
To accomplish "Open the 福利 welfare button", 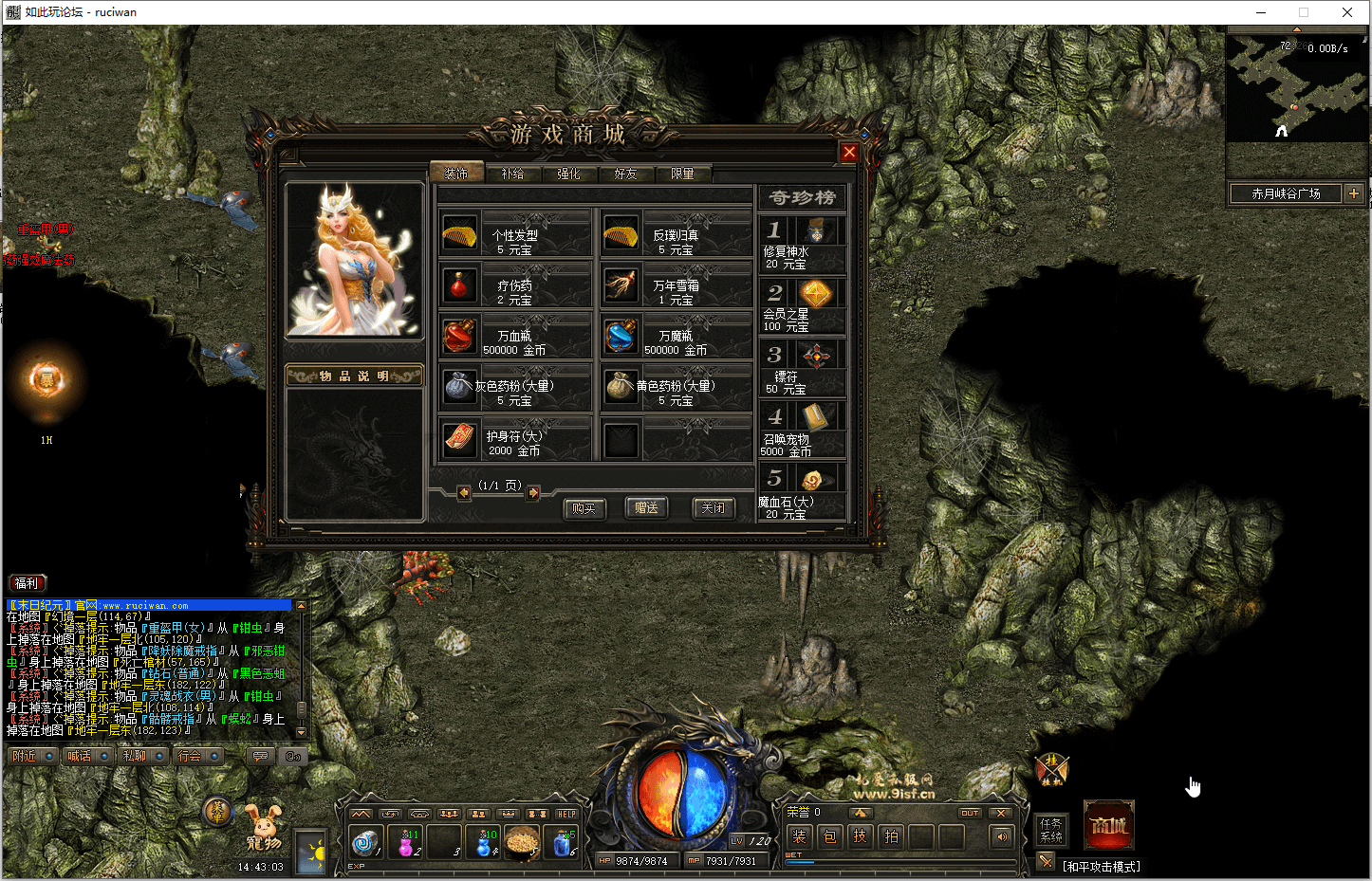I will (x=27, y=583).
